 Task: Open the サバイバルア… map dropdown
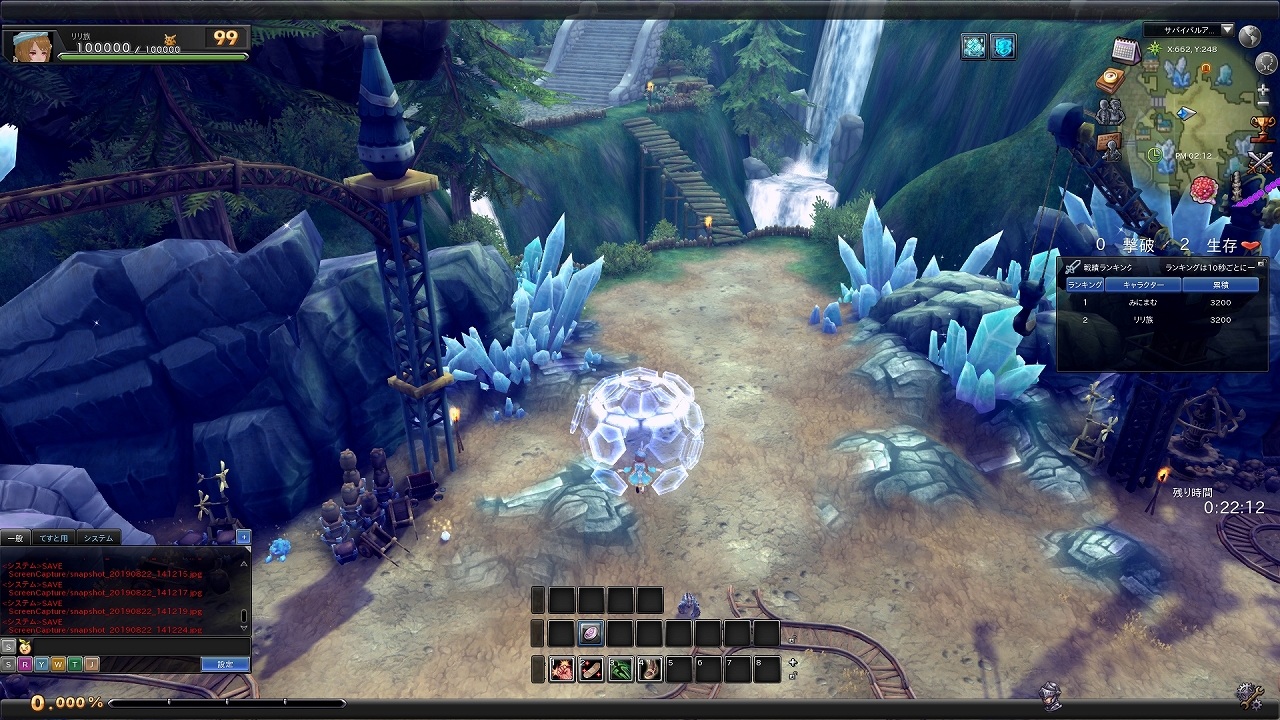(1189, 30)
